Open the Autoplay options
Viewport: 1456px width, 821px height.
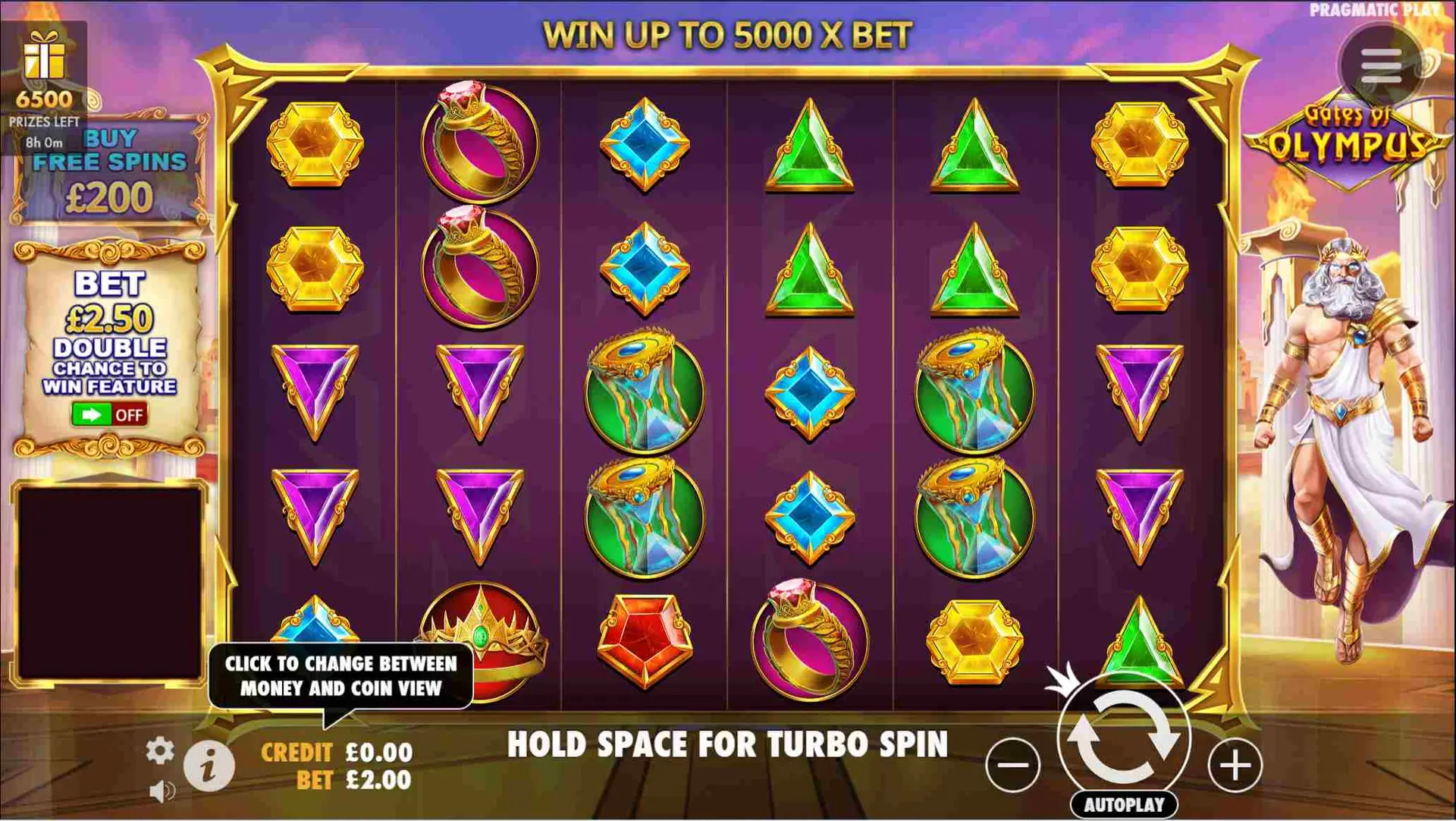tap(1124, 805)
